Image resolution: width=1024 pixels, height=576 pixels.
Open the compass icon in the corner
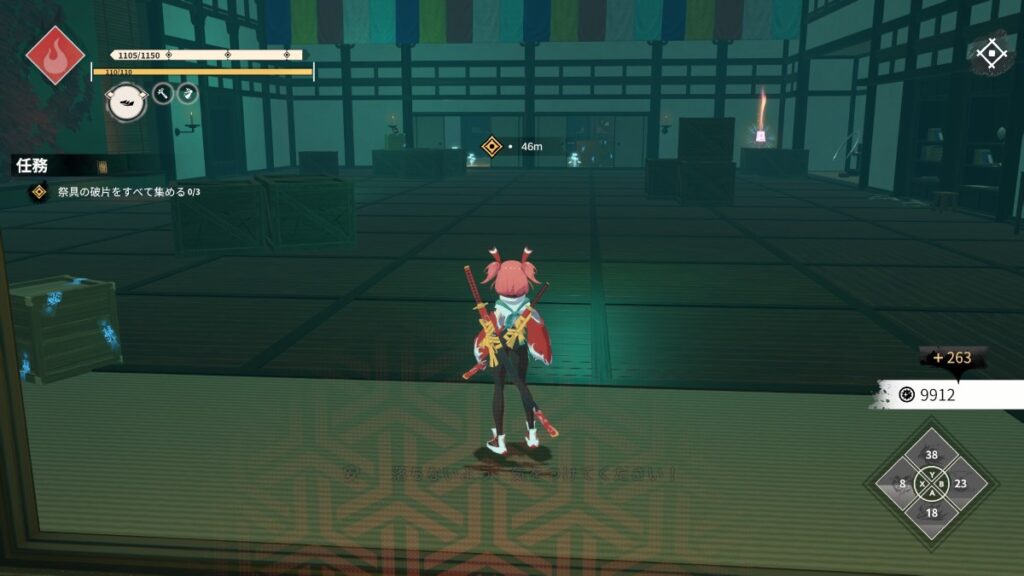pyautogui.click(x=991, y=54)
